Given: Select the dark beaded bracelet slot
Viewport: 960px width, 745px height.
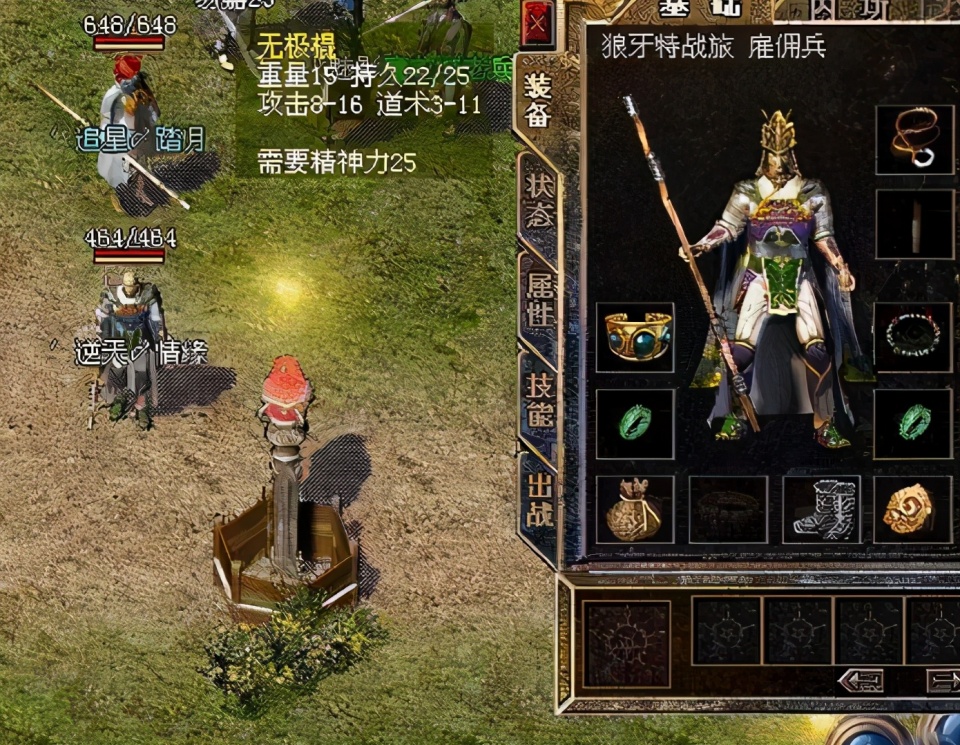Looking at the screenshot, I should (x=914, y=337).
